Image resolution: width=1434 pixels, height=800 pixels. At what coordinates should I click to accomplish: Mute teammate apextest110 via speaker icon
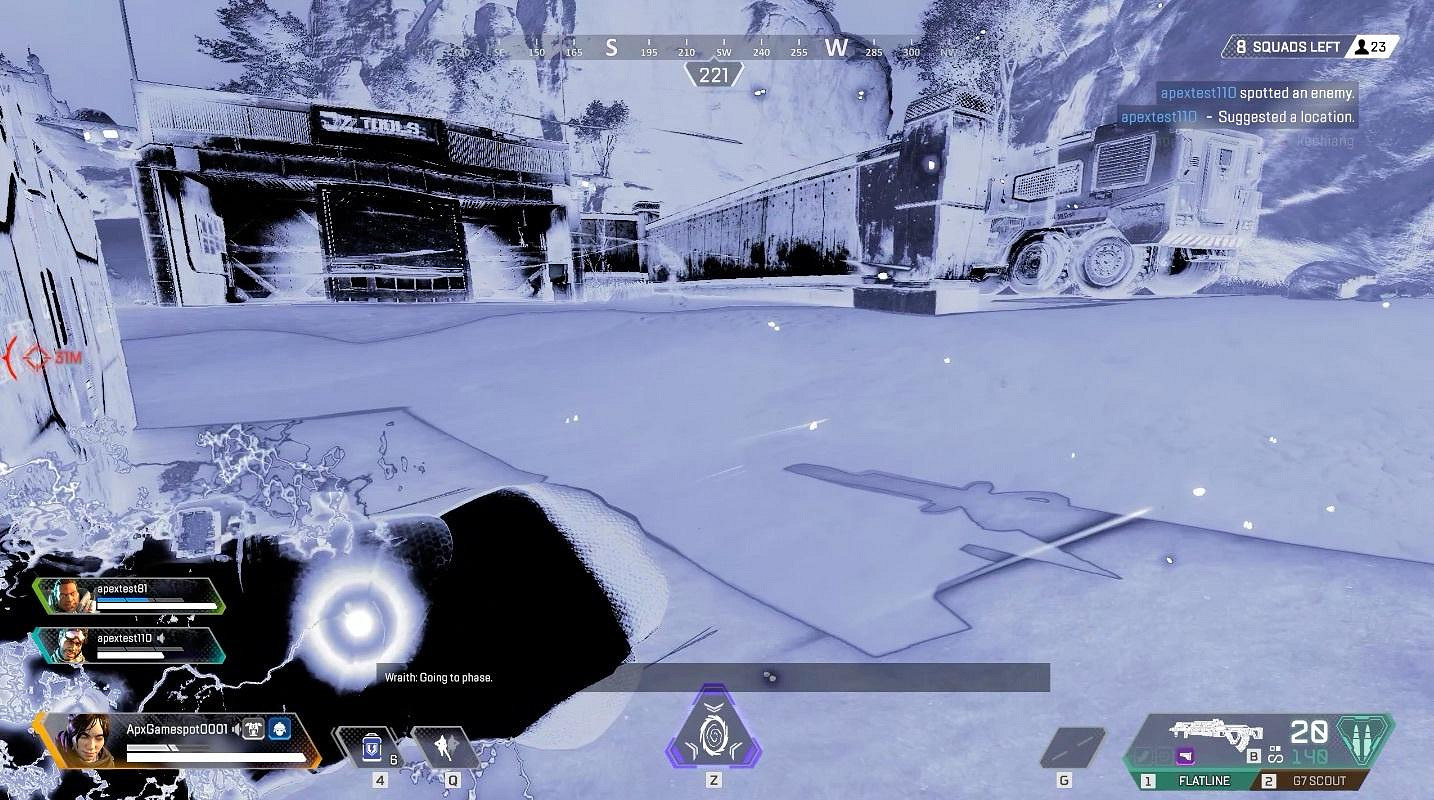161,639
